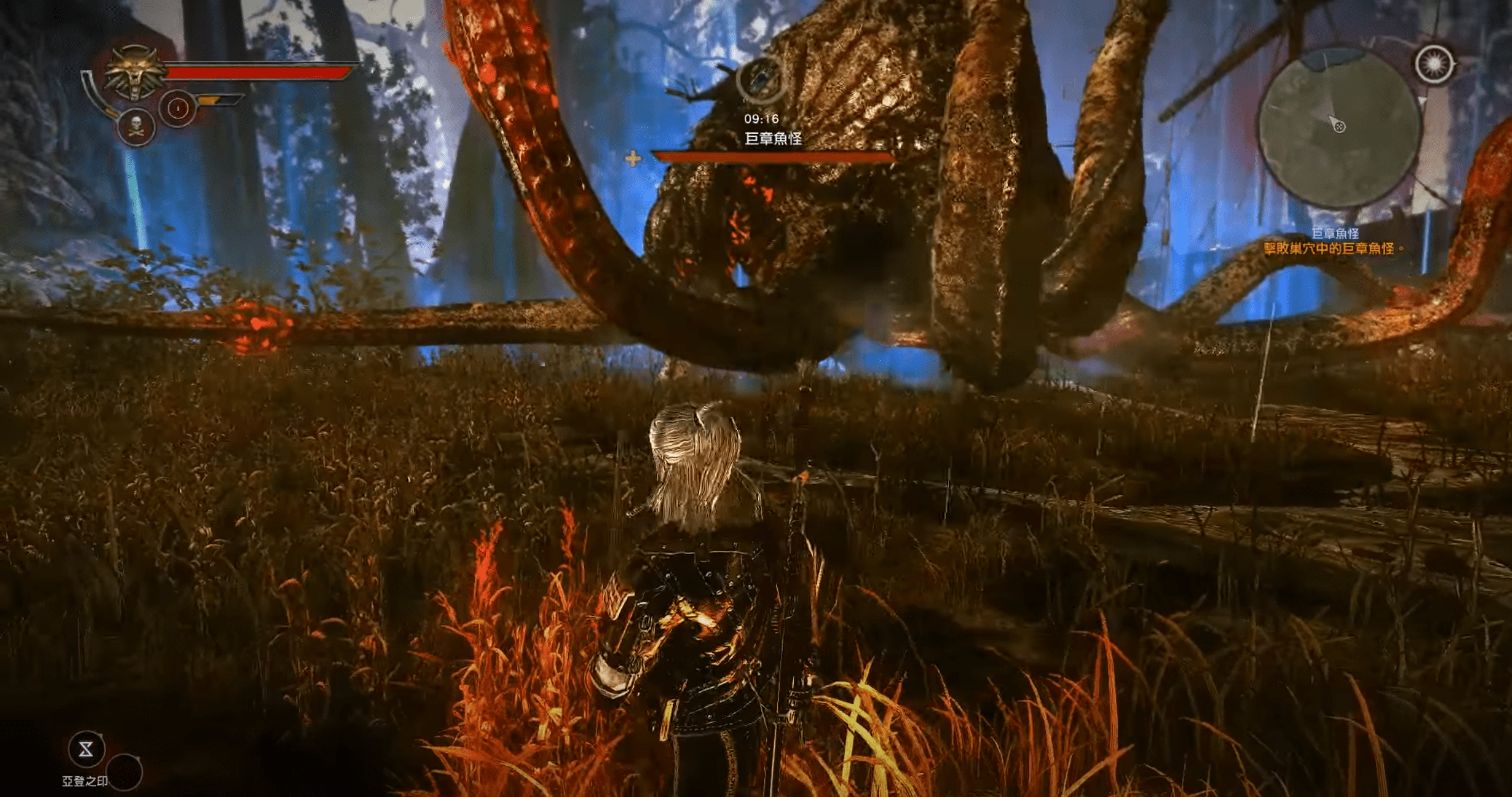The image size is (1512, 797).
Task: Click the round buff icon above the 09:16 timer
Action: click(x=761, y=80)
